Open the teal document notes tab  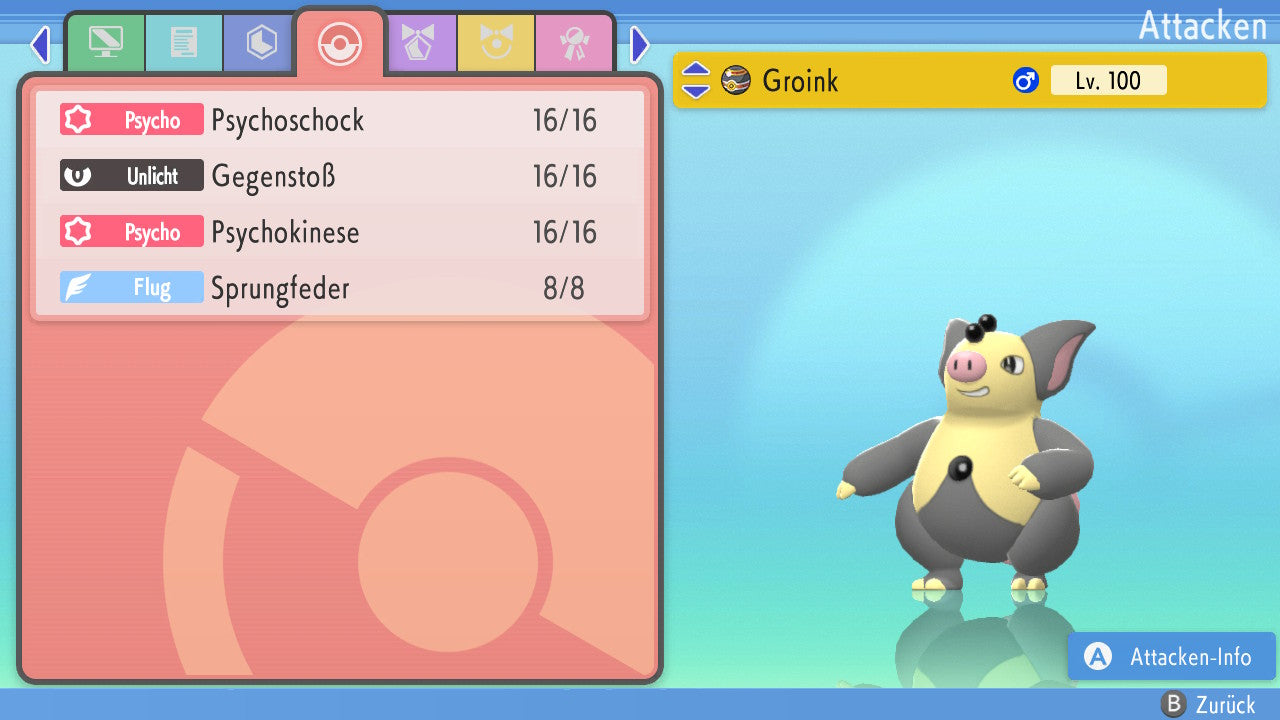[184, 43]
